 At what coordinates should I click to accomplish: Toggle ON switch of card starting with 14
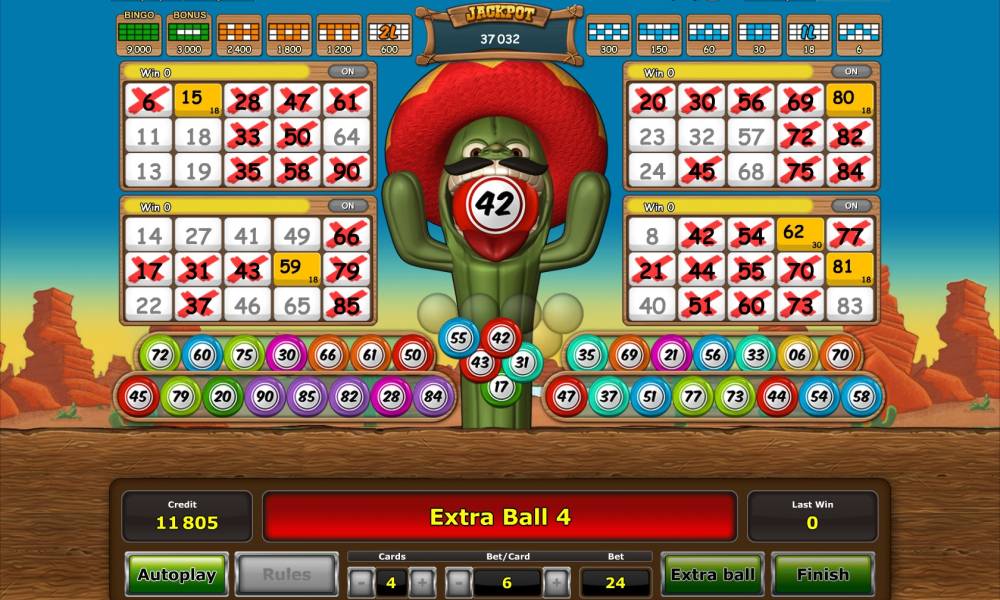point(348,206)
